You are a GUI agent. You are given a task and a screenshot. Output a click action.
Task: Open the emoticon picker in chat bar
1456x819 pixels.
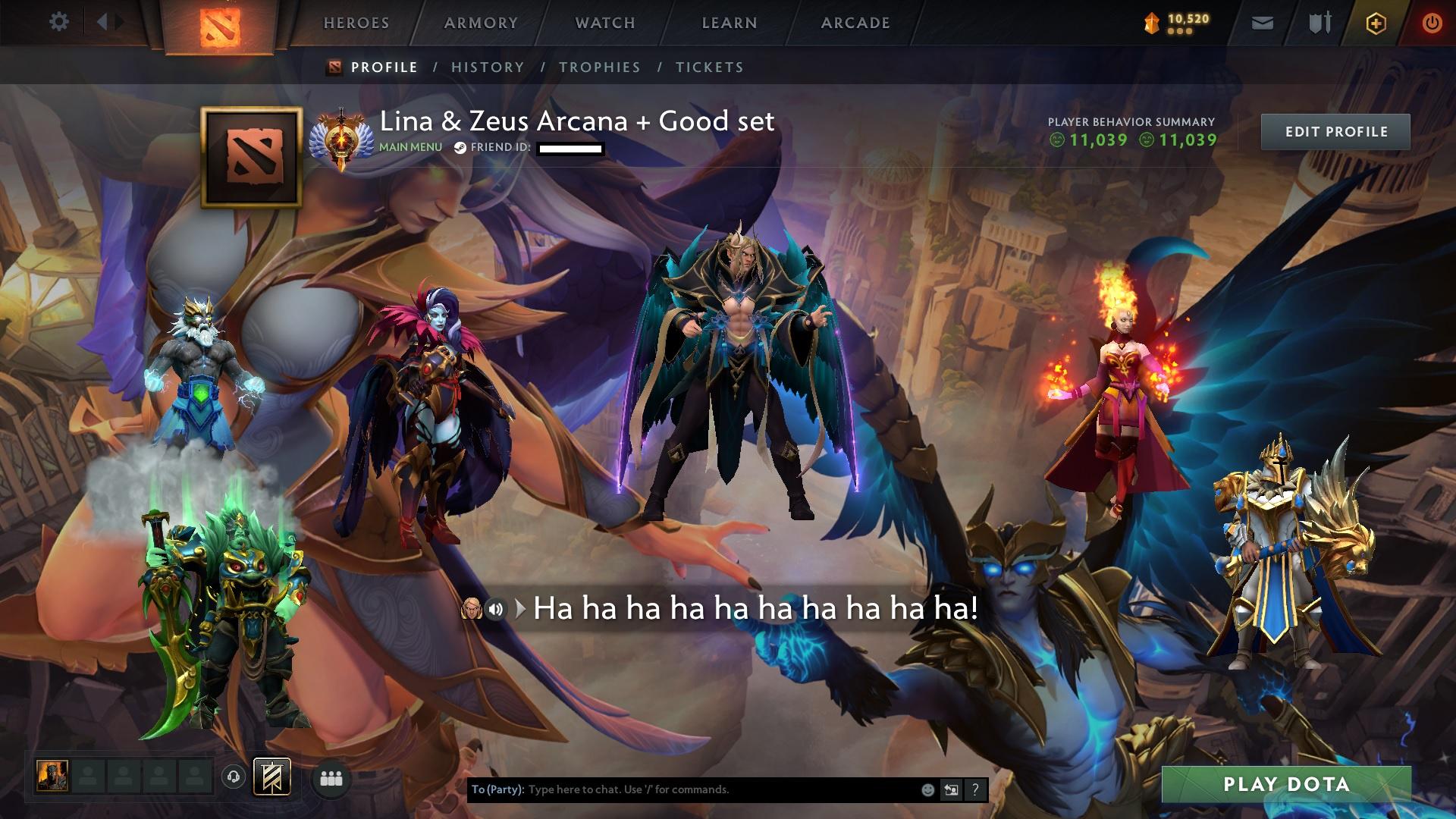coord(927,789)
